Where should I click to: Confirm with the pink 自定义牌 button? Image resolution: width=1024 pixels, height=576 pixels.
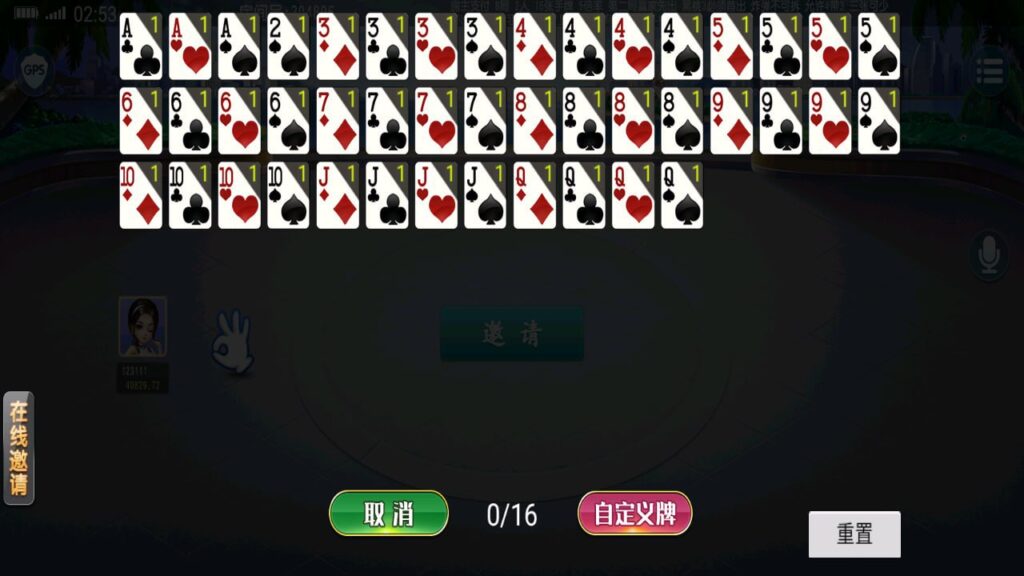point(635,514)
